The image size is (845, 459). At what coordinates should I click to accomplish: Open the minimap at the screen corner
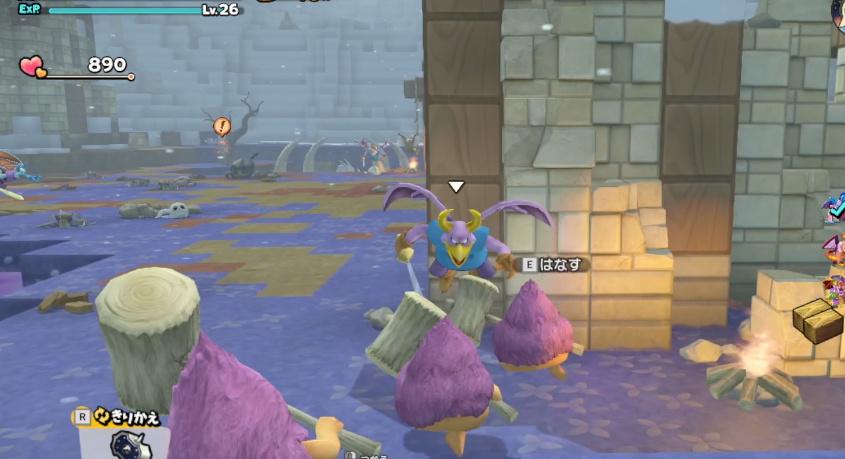pos(838,12)
